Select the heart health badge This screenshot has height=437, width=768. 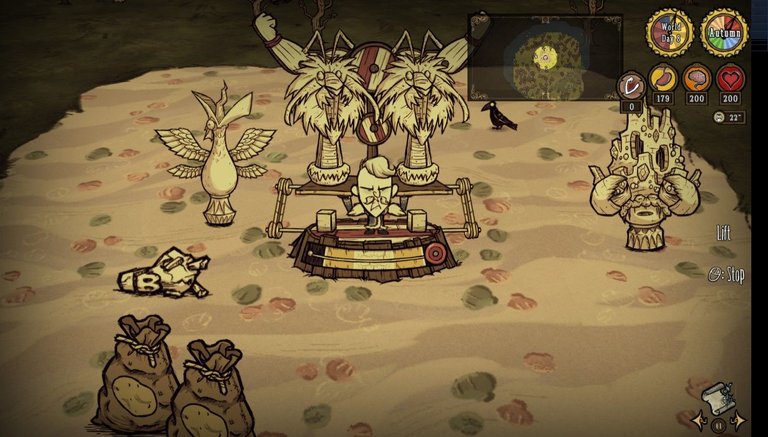[x=731, y=79]
